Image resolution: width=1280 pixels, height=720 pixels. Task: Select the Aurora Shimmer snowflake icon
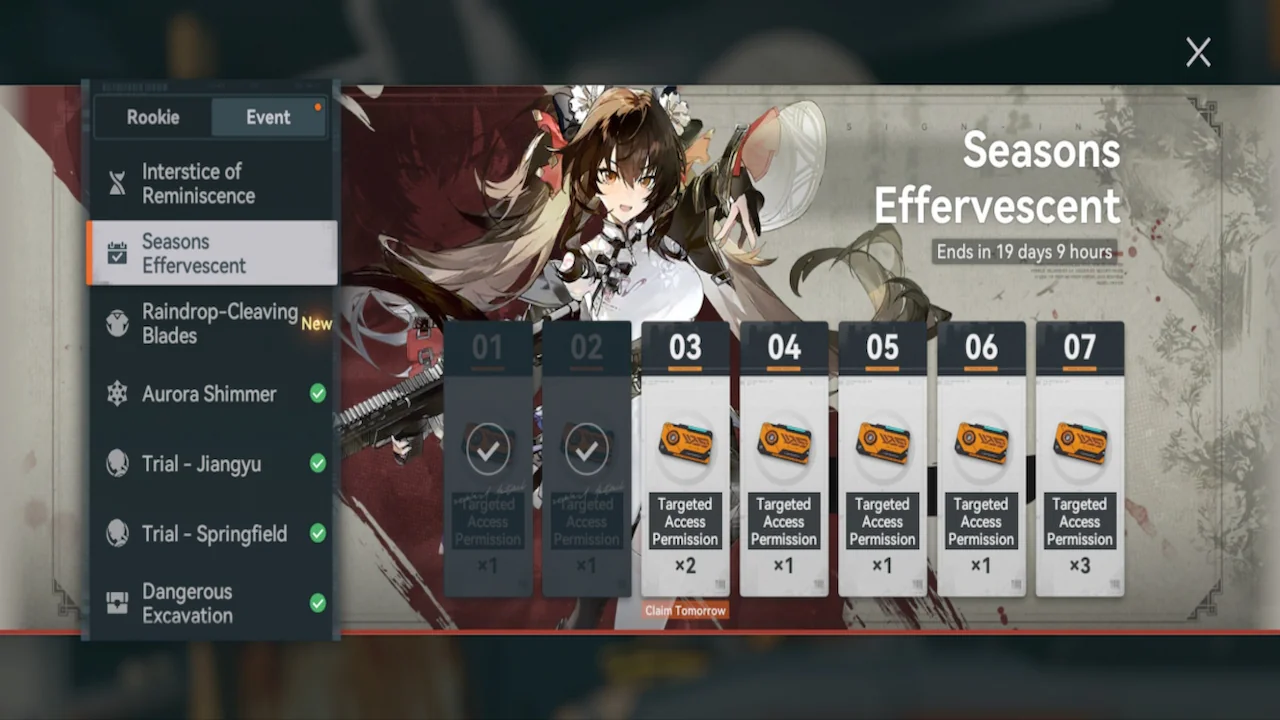117,394
